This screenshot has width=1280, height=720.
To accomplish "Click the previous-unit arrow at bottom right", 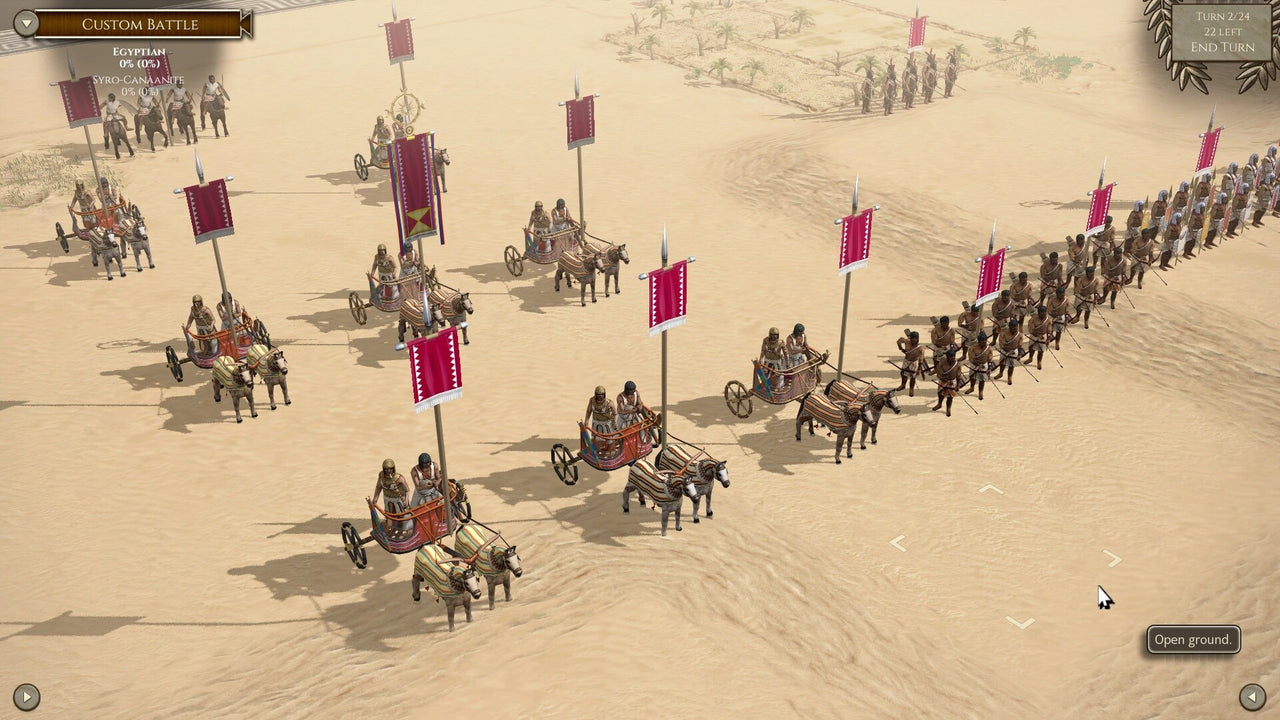I will 1252,695.
